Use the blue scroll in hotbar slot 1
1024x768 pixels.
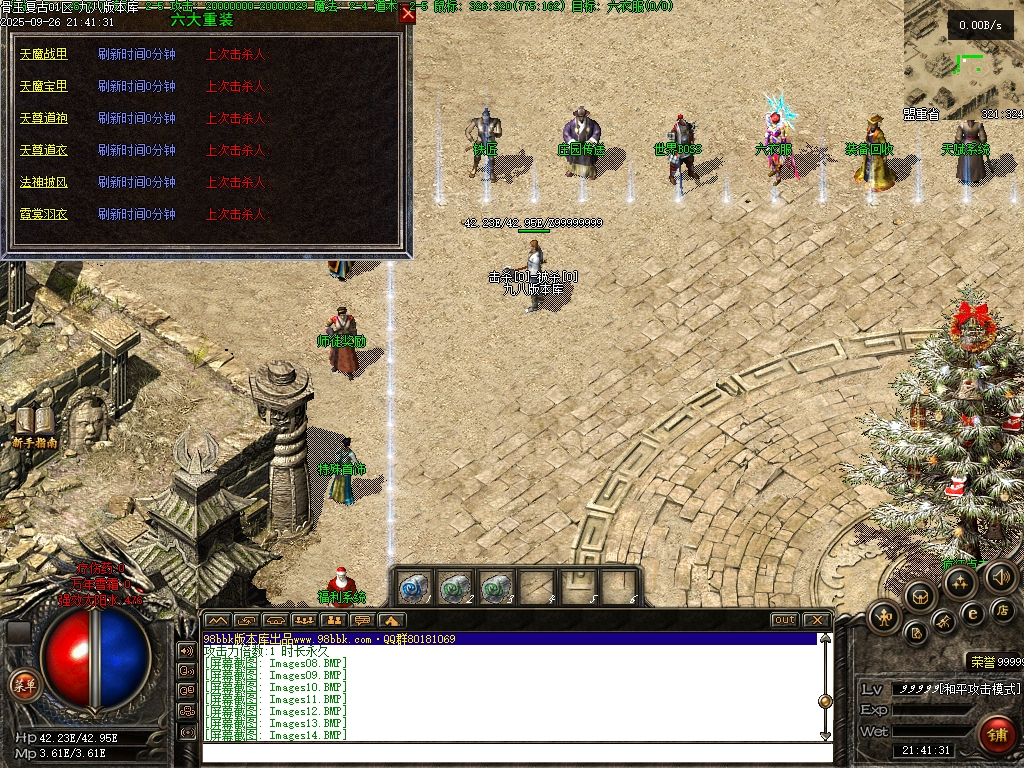point(415,587)
